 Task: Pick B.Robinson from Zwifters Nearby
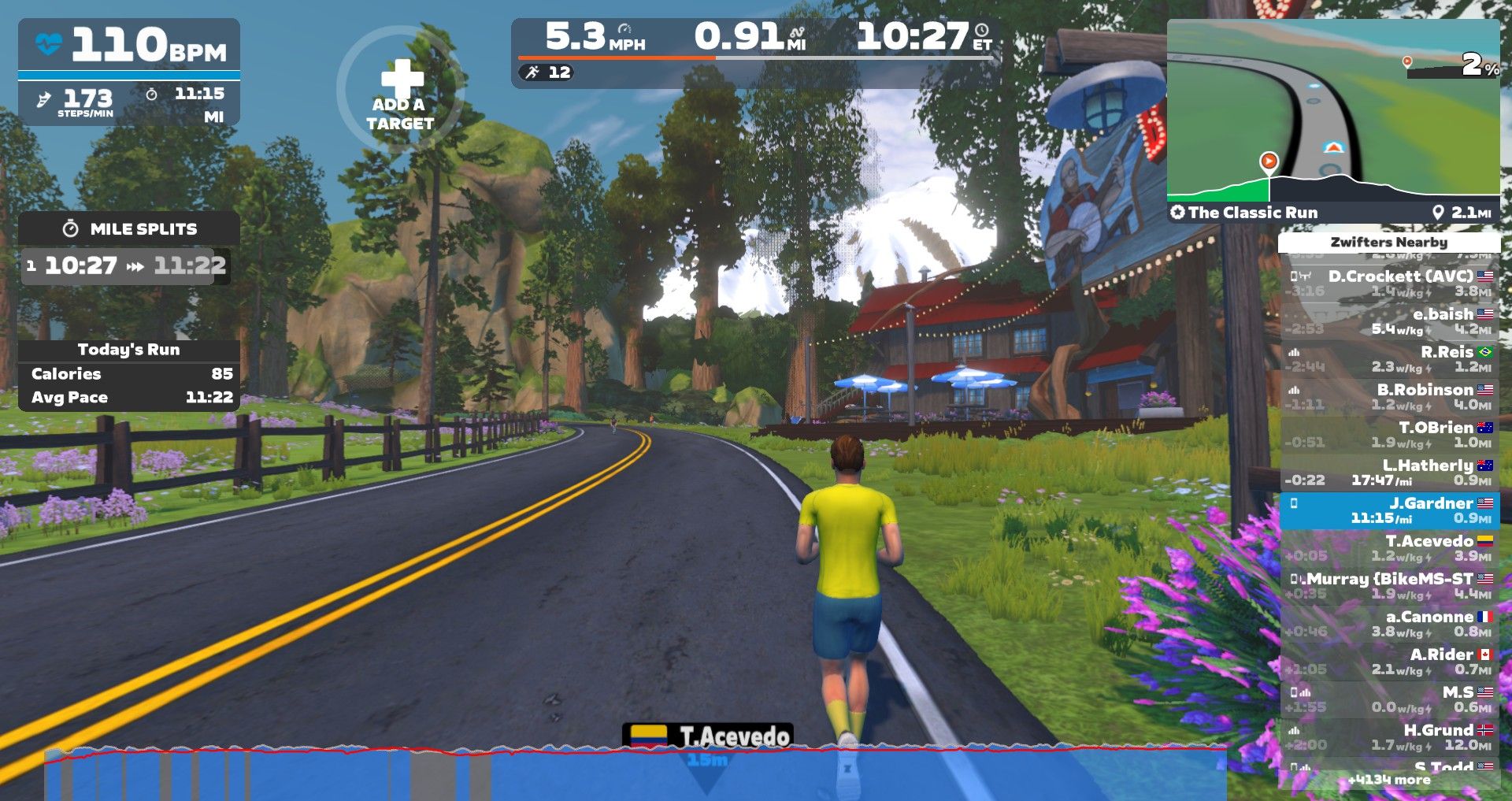click(1390, 396)
